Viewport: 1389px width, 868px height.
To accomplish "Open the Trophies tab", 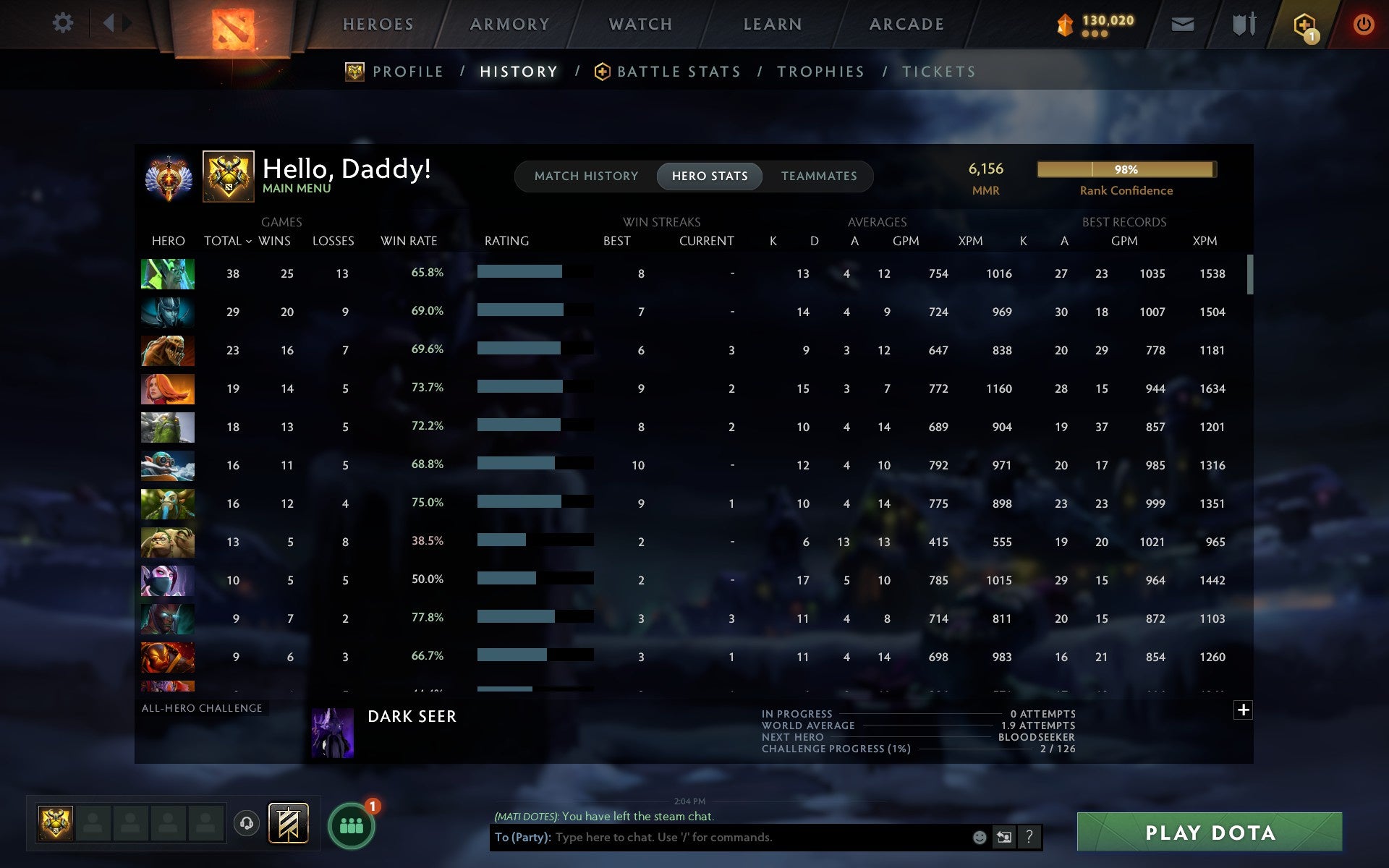I will pyautogui.click(x=820, y=71).
